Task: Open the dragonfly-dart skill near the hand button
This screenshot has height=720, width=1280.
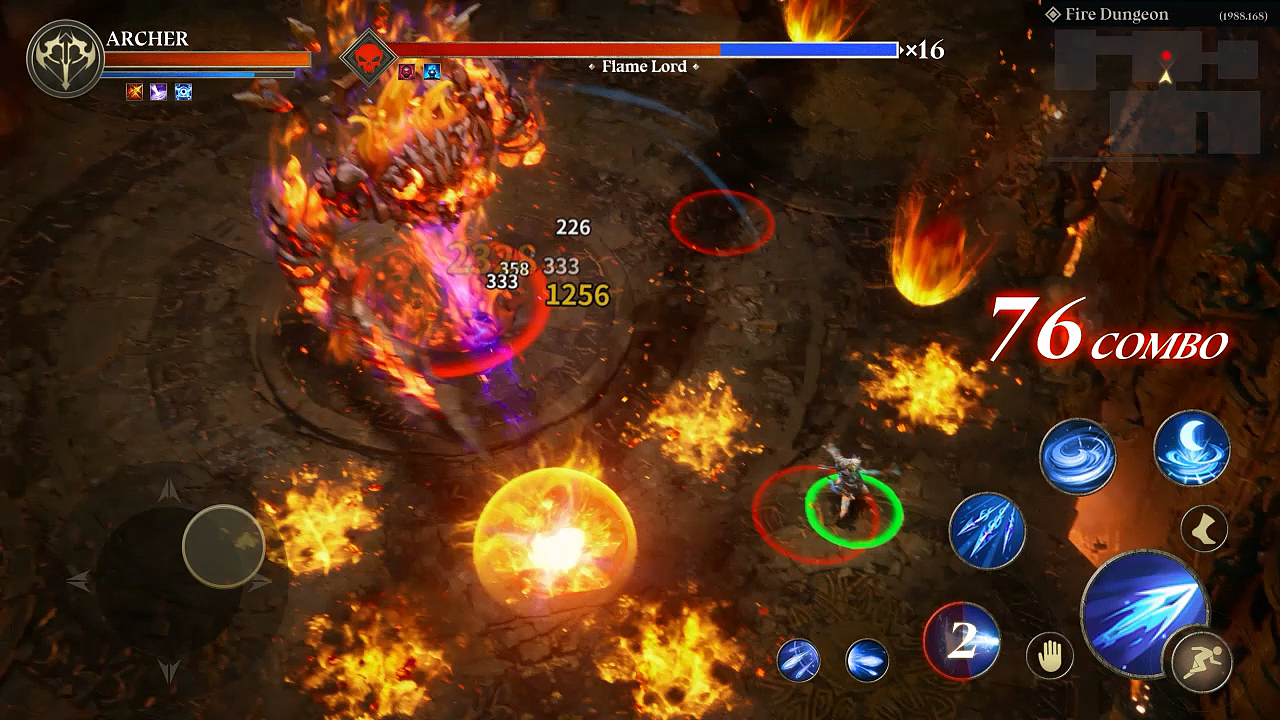Action: click(x=801, y=660)
